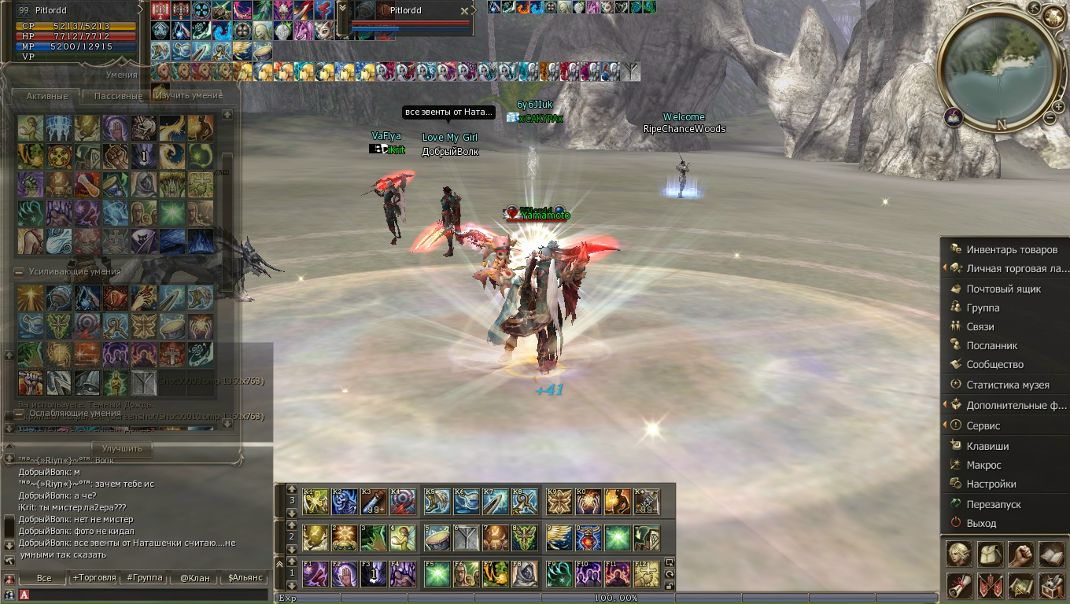Image resolution: width=1070 pixels, height=604 pixels.
Task: Choose Перезапуск to restart
Action: [x=993, y=504]
